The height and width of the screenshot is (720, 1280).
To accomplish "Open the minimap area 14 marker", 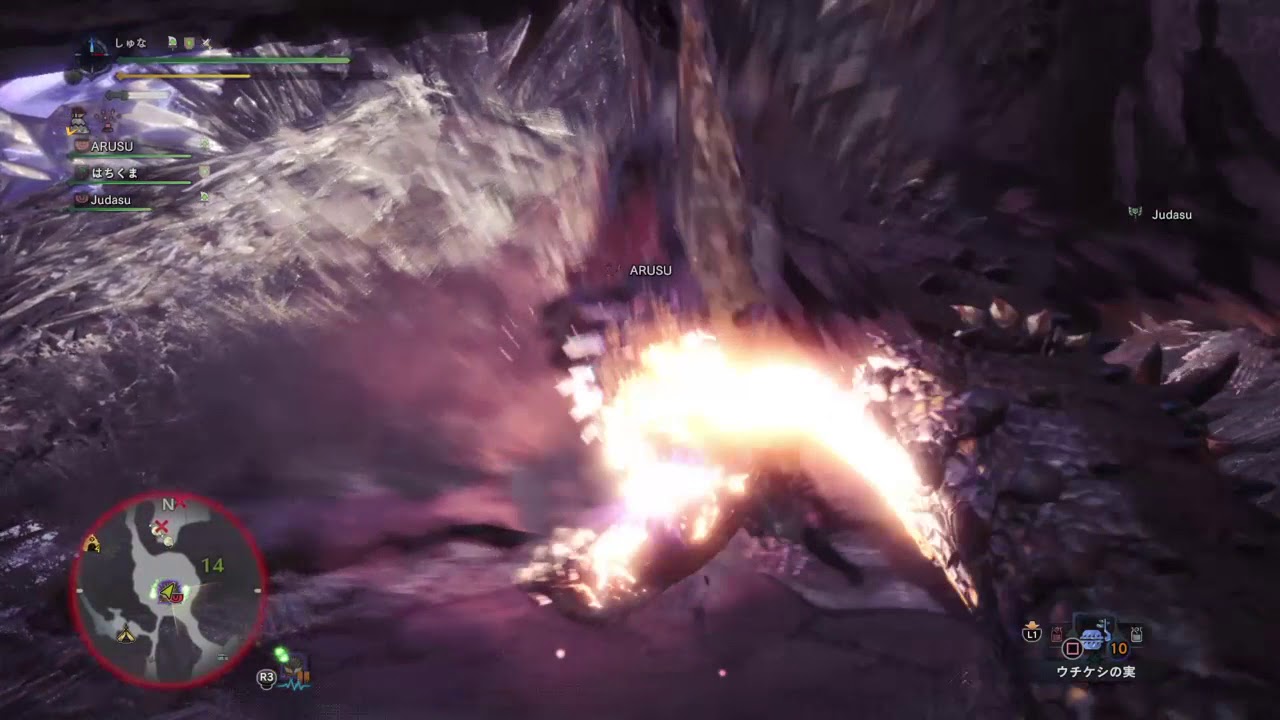I will pyautogui.click(x=215, y=564).
